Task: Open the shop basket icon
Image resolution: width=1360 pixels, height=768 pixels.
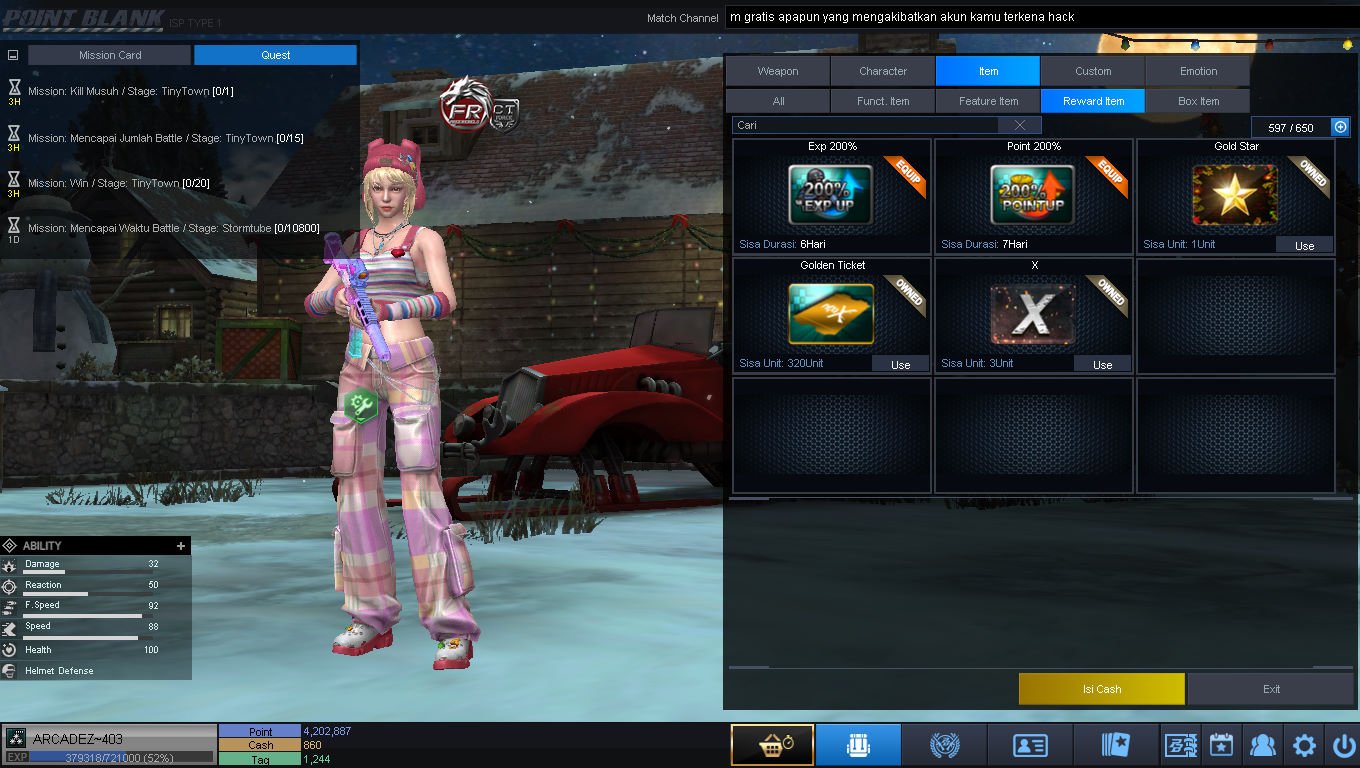Action: [772, 746]
